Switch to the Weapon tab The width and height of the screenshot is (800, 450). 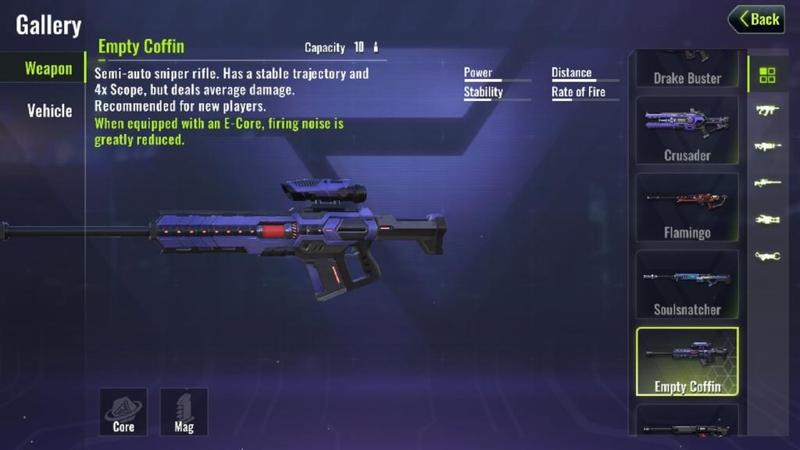[48, 69]
